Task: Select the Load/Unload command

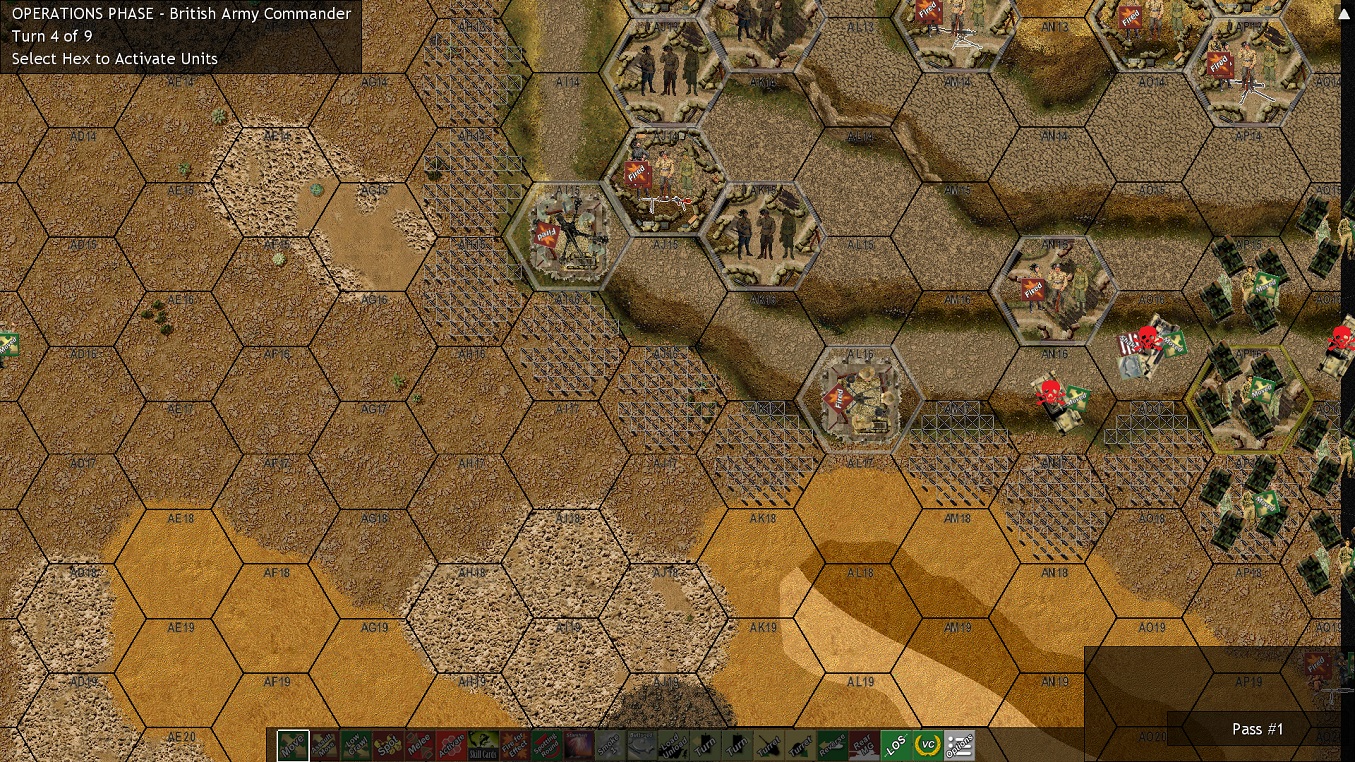Action: pos(673,745)
